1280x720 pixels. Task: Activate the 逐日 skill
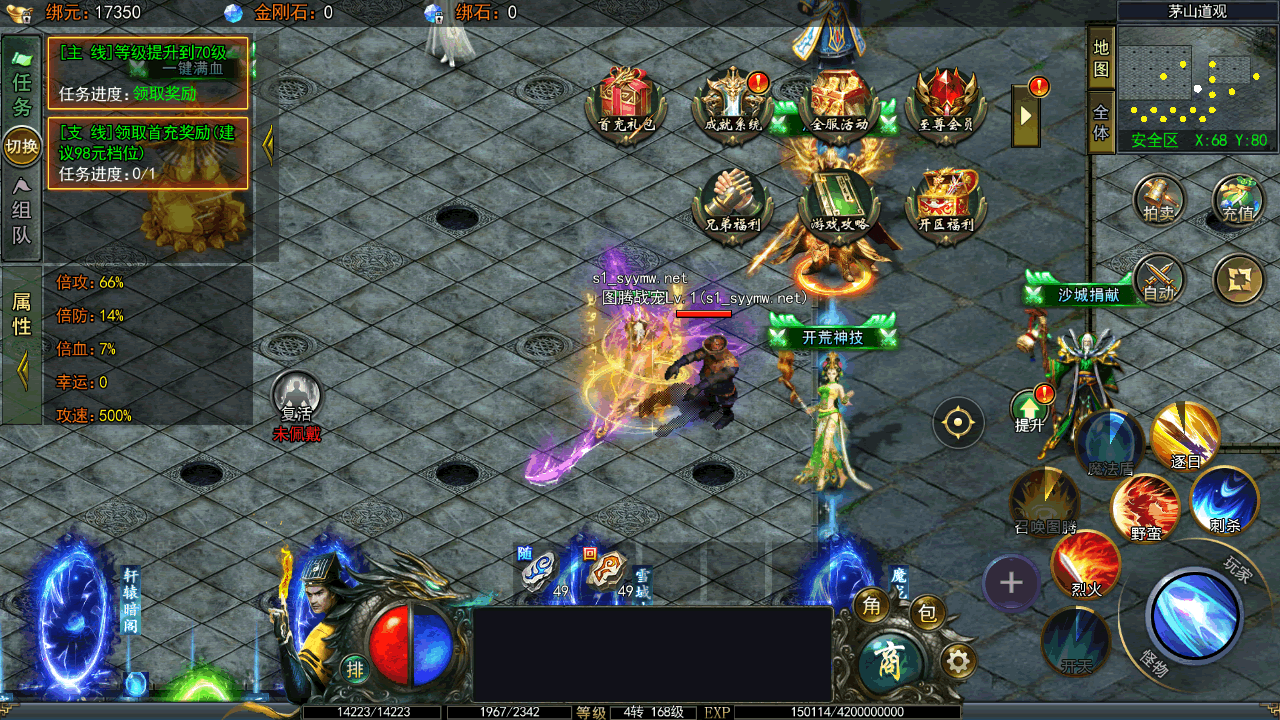(x=1185, y=437)
